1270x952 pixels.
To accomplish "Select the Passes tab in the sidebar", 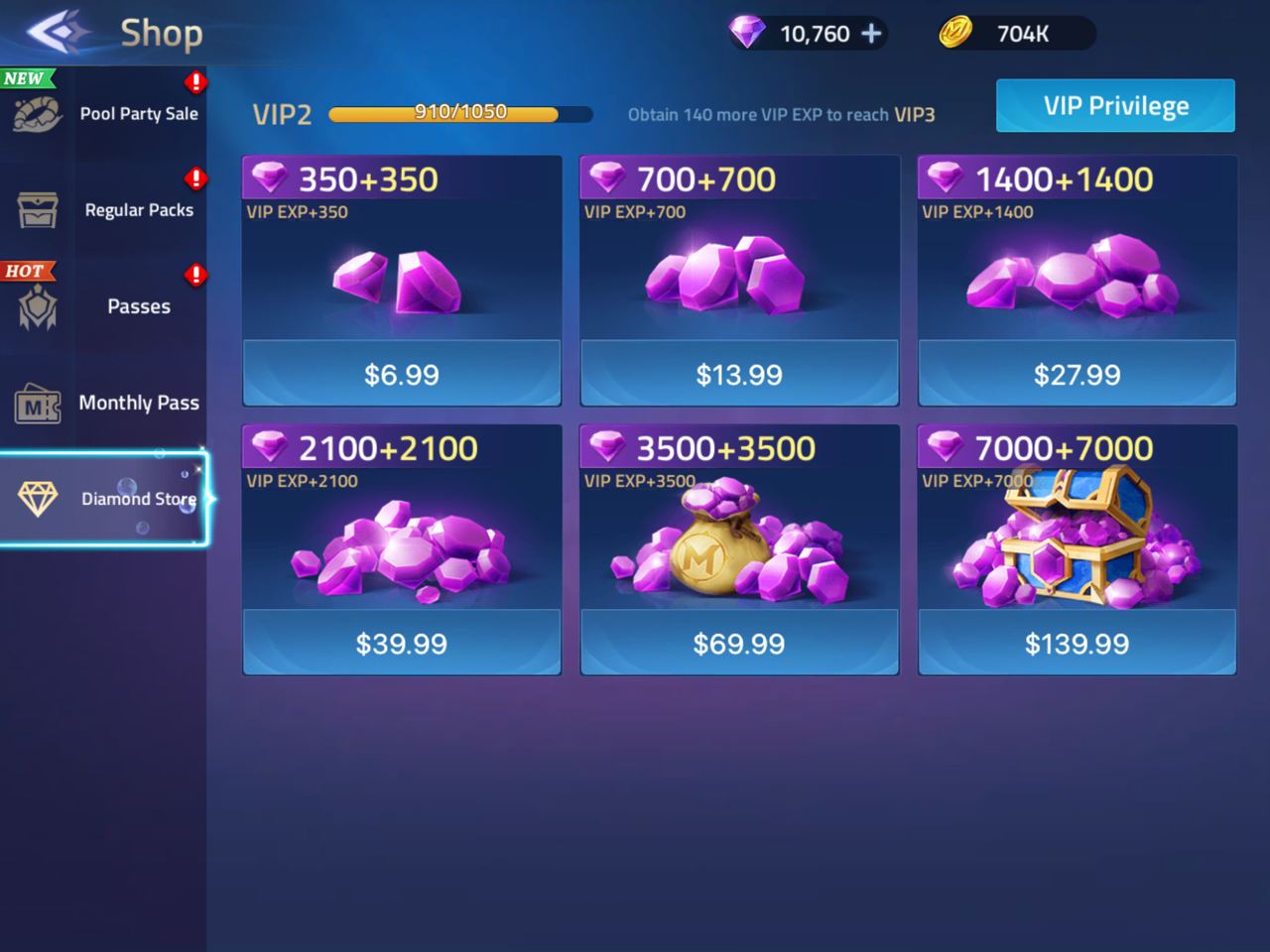I will (x=139, y=306).
